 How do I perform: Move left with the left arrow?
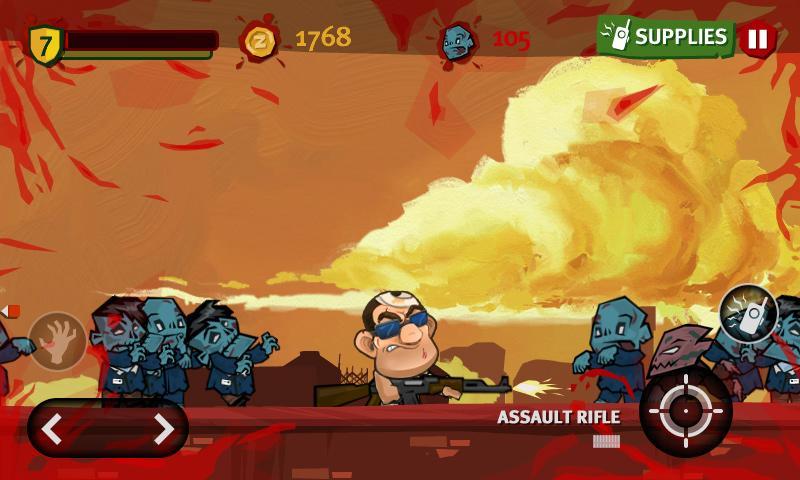click(53, 429)
